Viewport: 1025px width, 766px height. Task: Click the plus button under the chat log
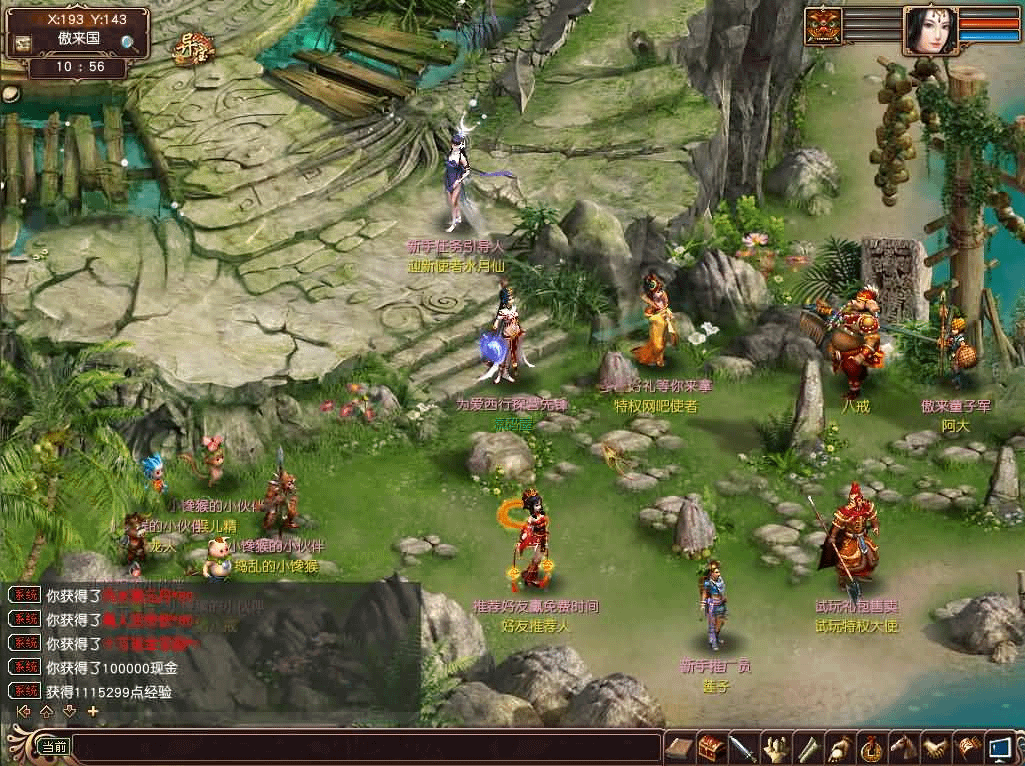[93, 711]
